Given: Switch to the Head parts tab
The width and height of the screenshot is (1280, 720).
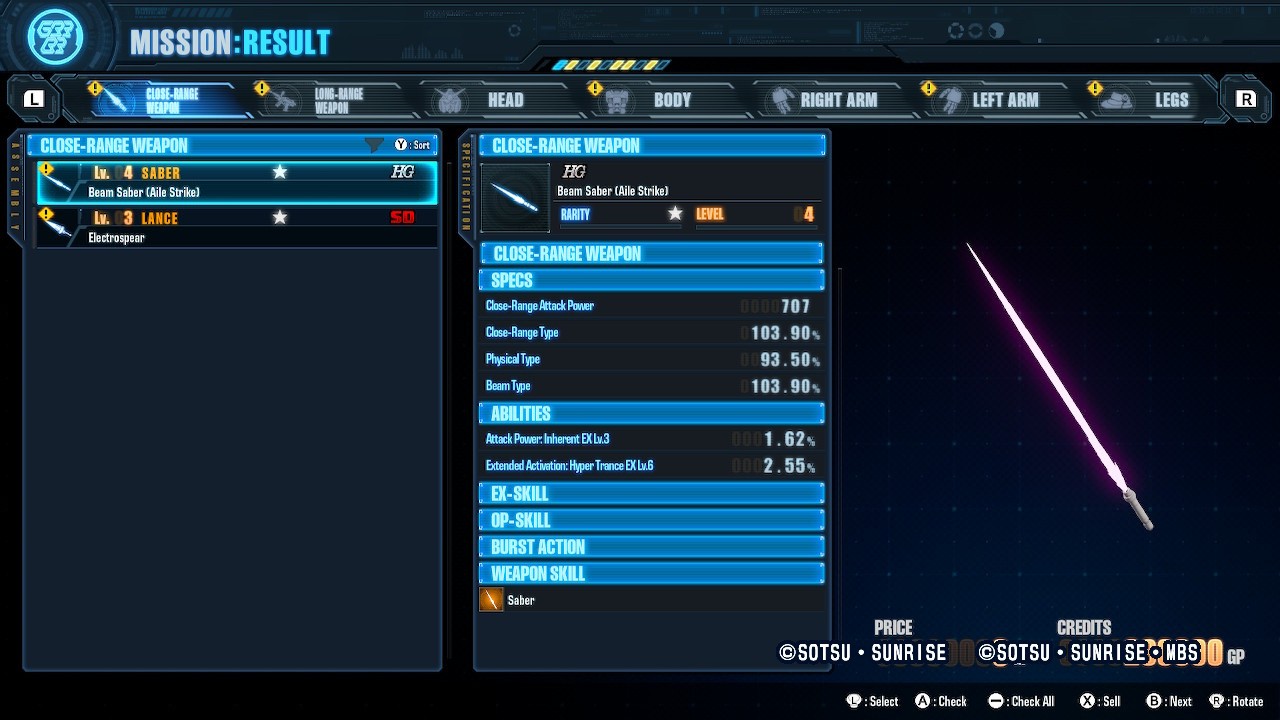Looking at the screenshot, I should point(492,100).
